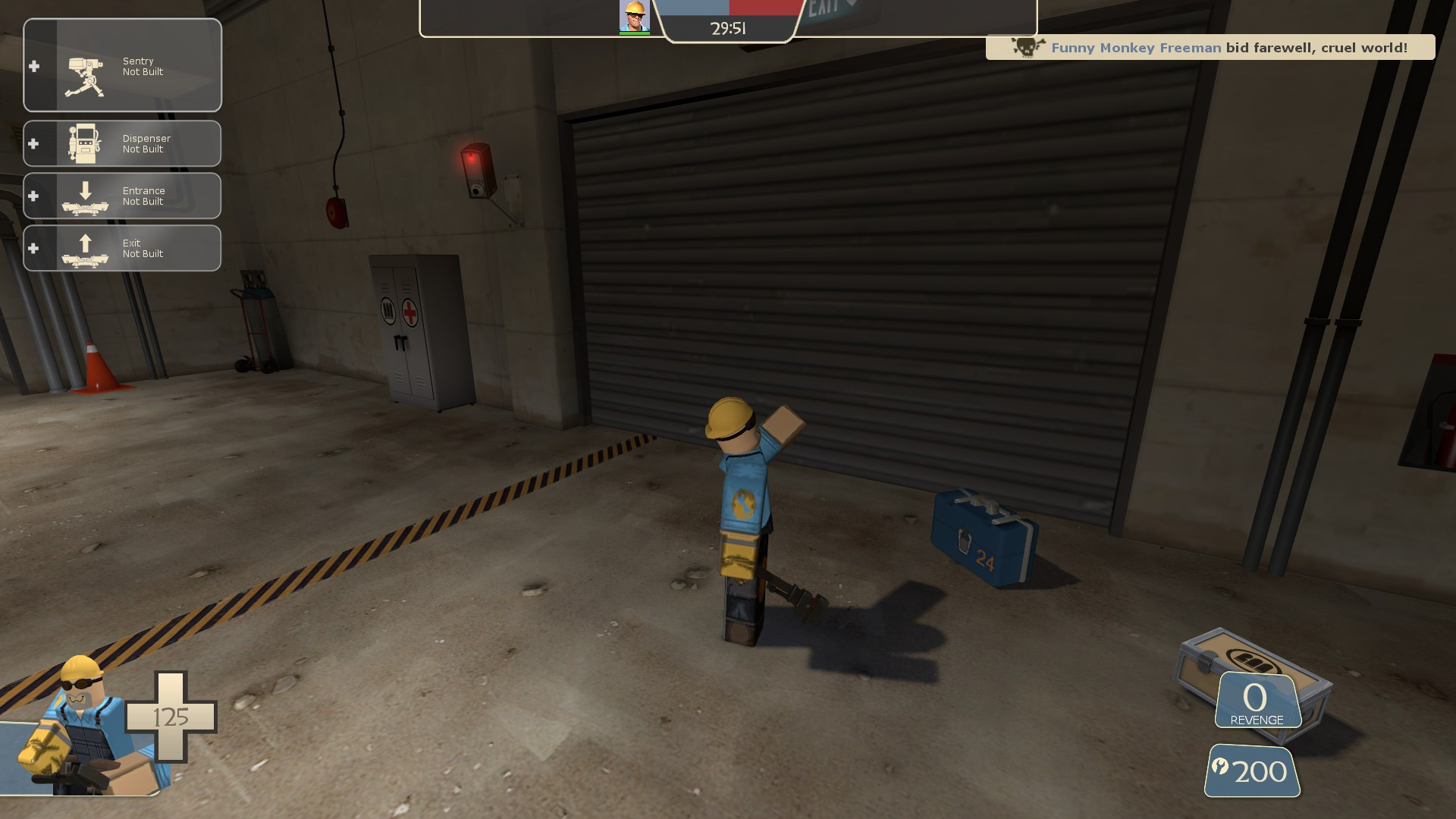Click the Teleporter Exit icon
1456x819 pixels.
85,248
